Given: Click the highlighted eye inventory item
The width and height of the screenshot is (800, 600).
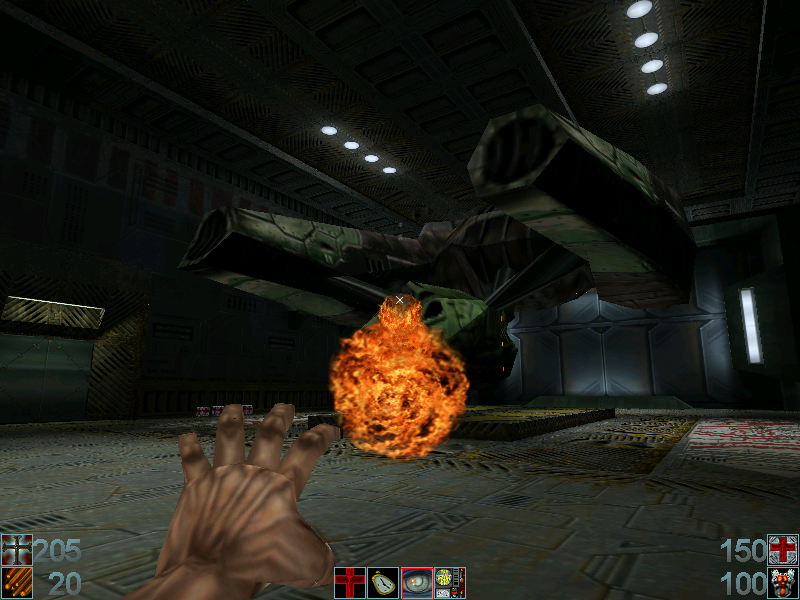Looking at the screenshot, I should point(416,582).
